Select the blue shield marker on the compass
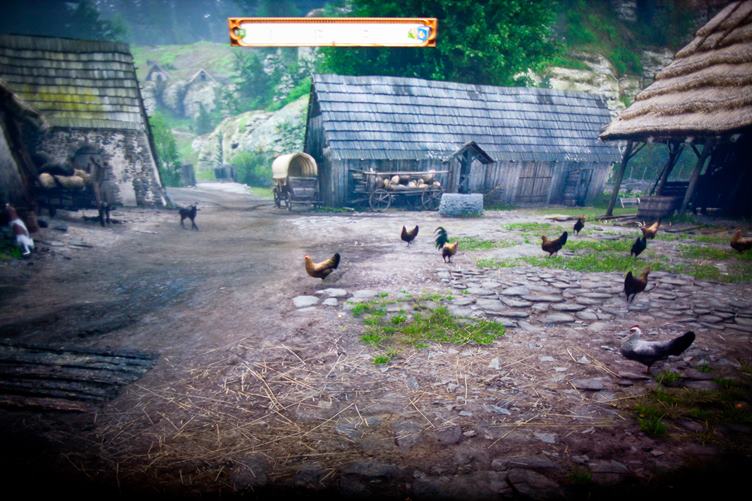The width and height of the screenshot is (752, 501). pyautogui.click(x=422, y=33)
